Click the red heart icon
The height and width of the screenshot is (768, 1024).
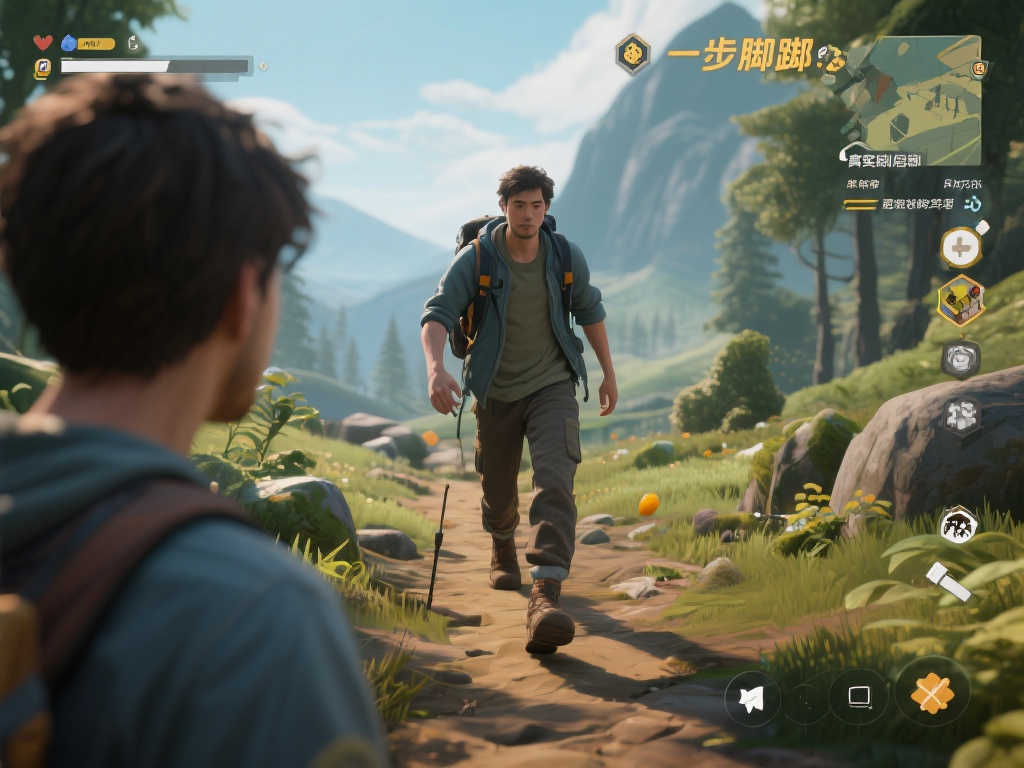pyautogui.click(x=43, y=43)
